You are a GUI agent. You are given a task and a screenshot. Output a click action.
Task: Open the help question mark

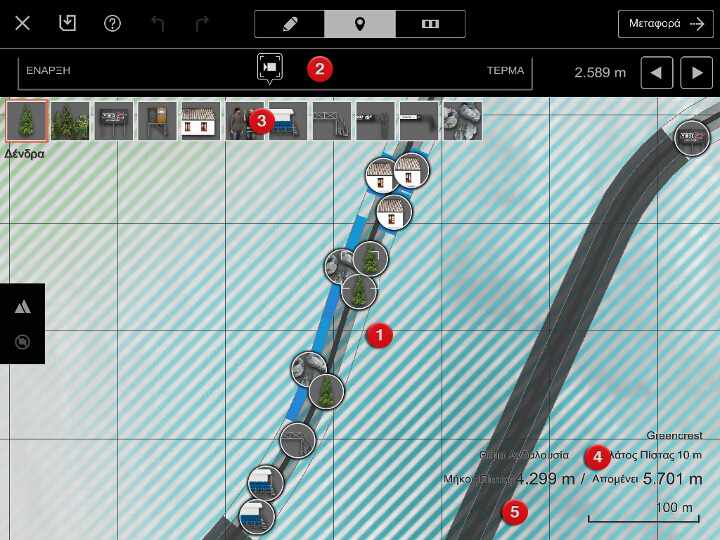[112, 23]
